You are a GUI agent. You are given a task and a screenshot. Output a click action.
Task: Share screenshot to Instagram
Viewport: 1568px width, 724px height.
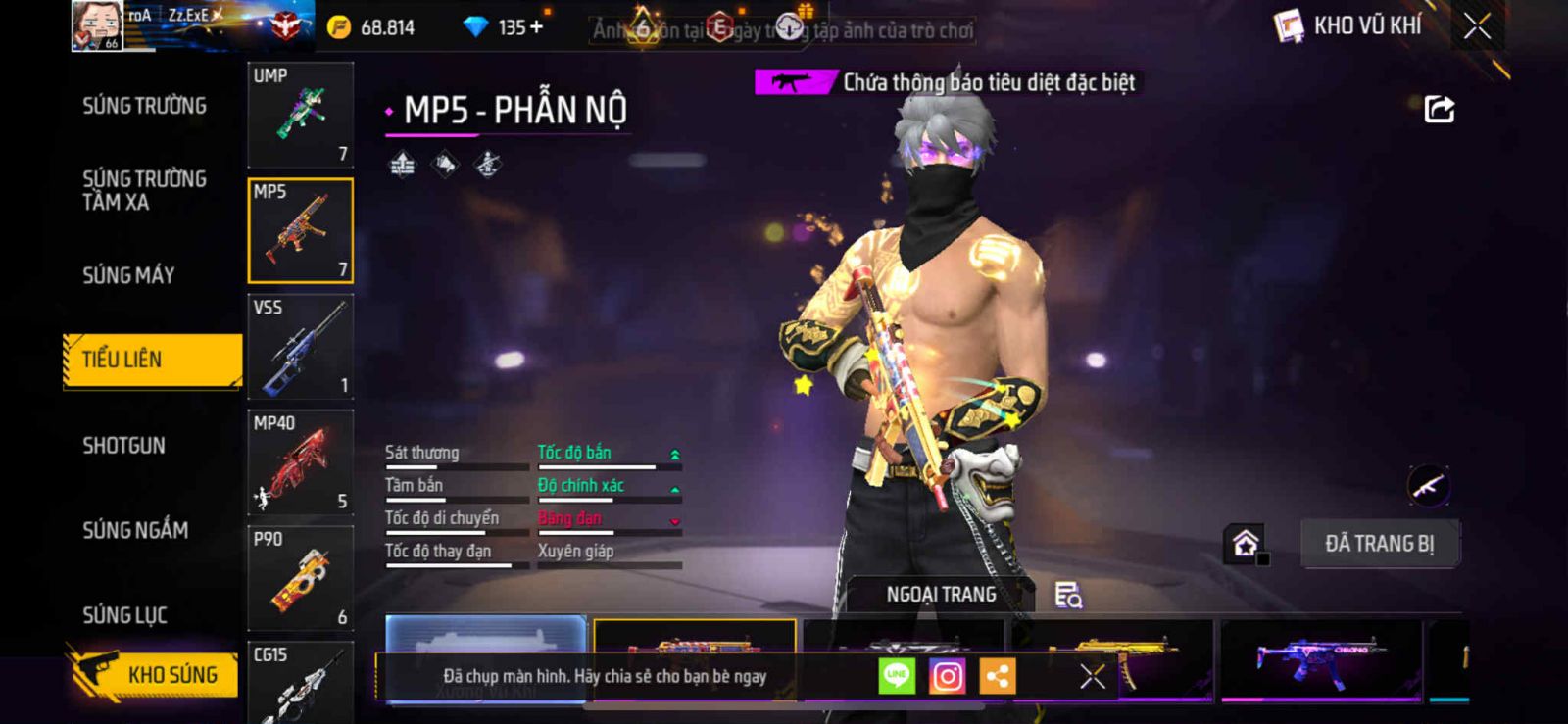coord(947,676)
